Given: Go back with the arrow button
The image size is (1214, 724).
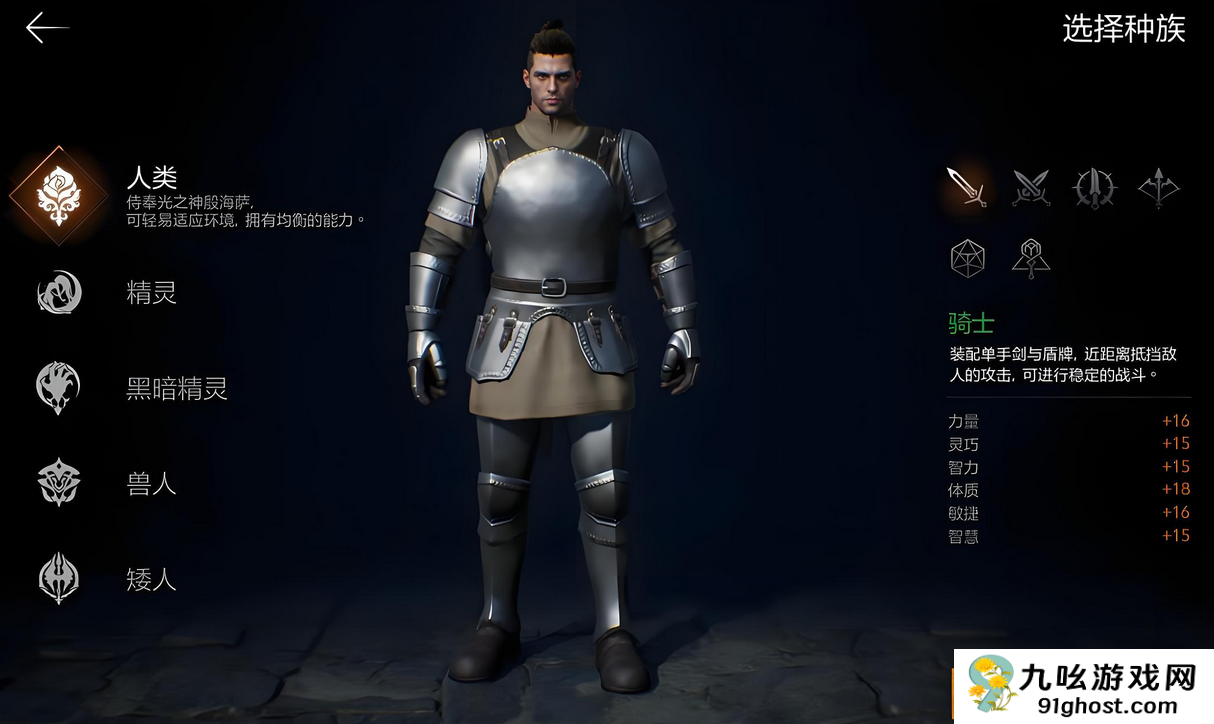Looking at the screenshot, I should pyautogui.click(x=46, y=28).
